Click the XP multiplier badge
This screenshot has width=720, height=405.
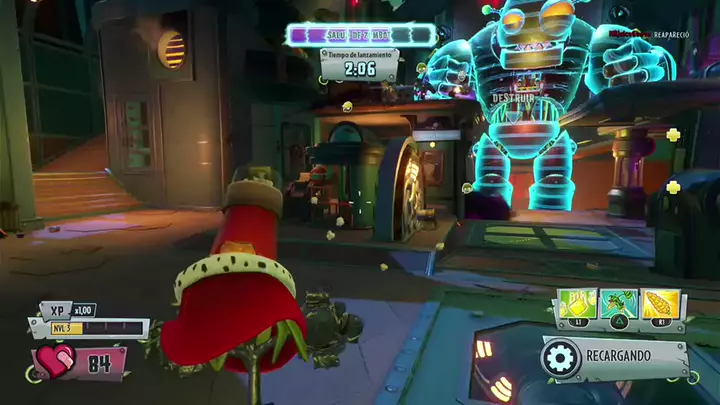84,310
